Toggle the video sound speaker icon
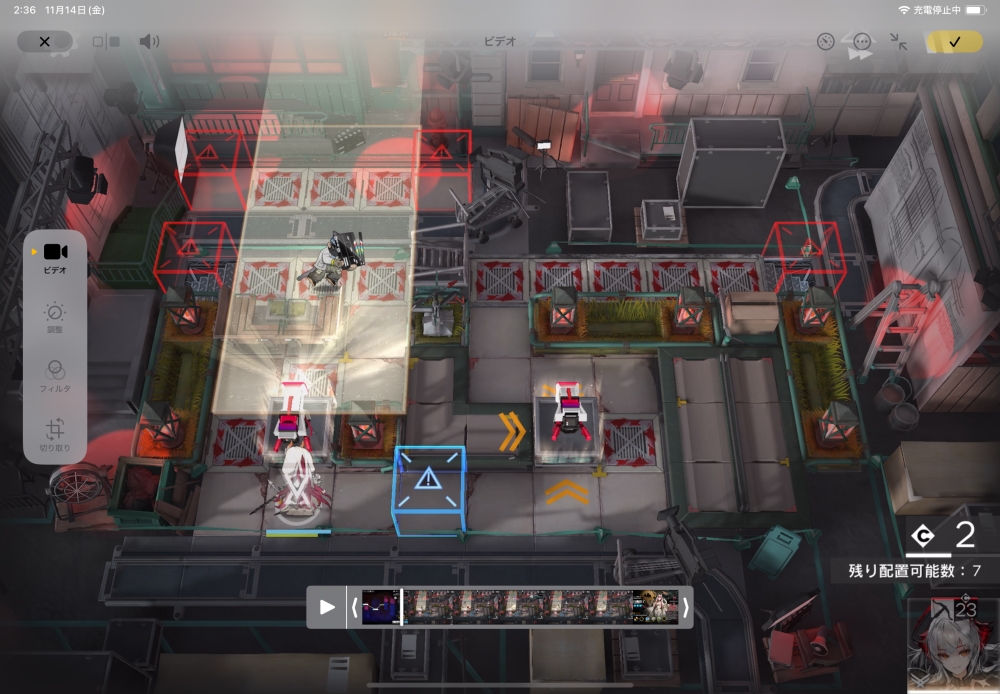Image resolution: width=1000 pixels, height=694 pixels. [149, 41]
